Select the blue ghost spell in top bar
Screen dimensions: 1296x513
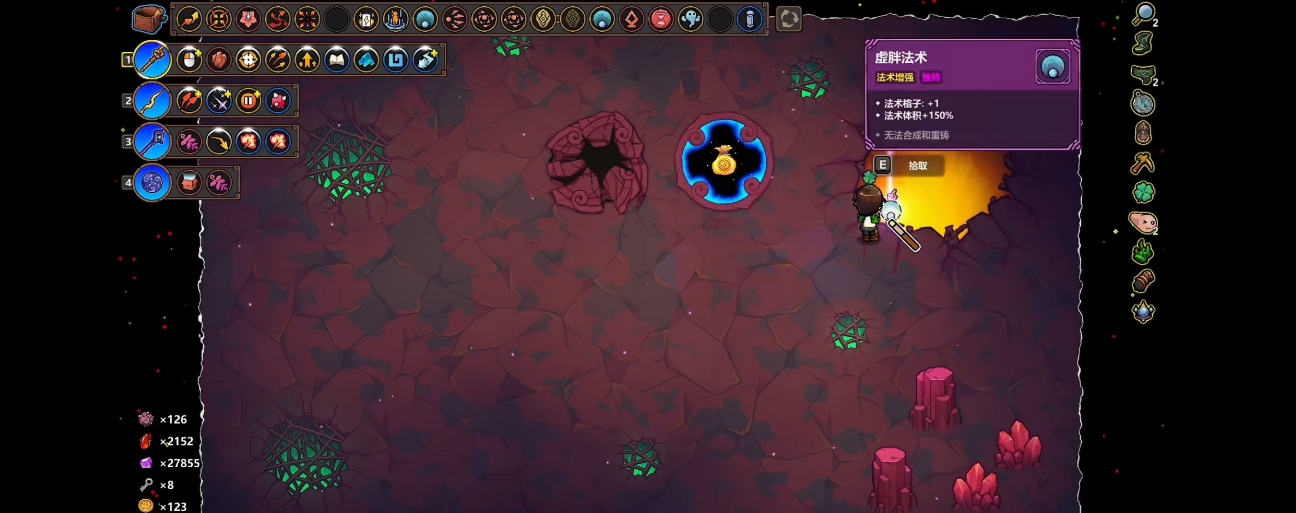pos(690,19)
